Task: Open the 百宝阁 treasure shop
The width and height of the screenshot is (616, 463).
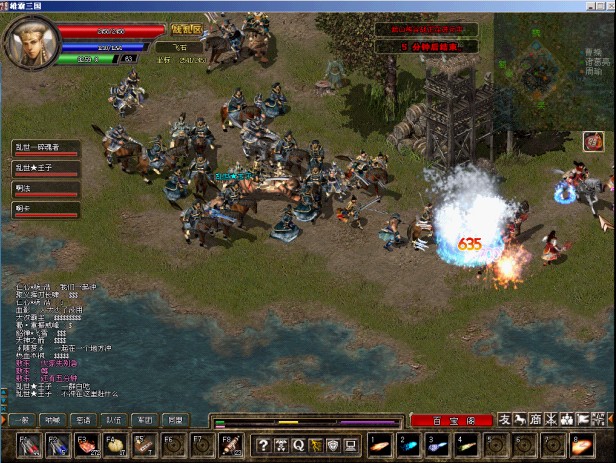Action: point(451,421)
